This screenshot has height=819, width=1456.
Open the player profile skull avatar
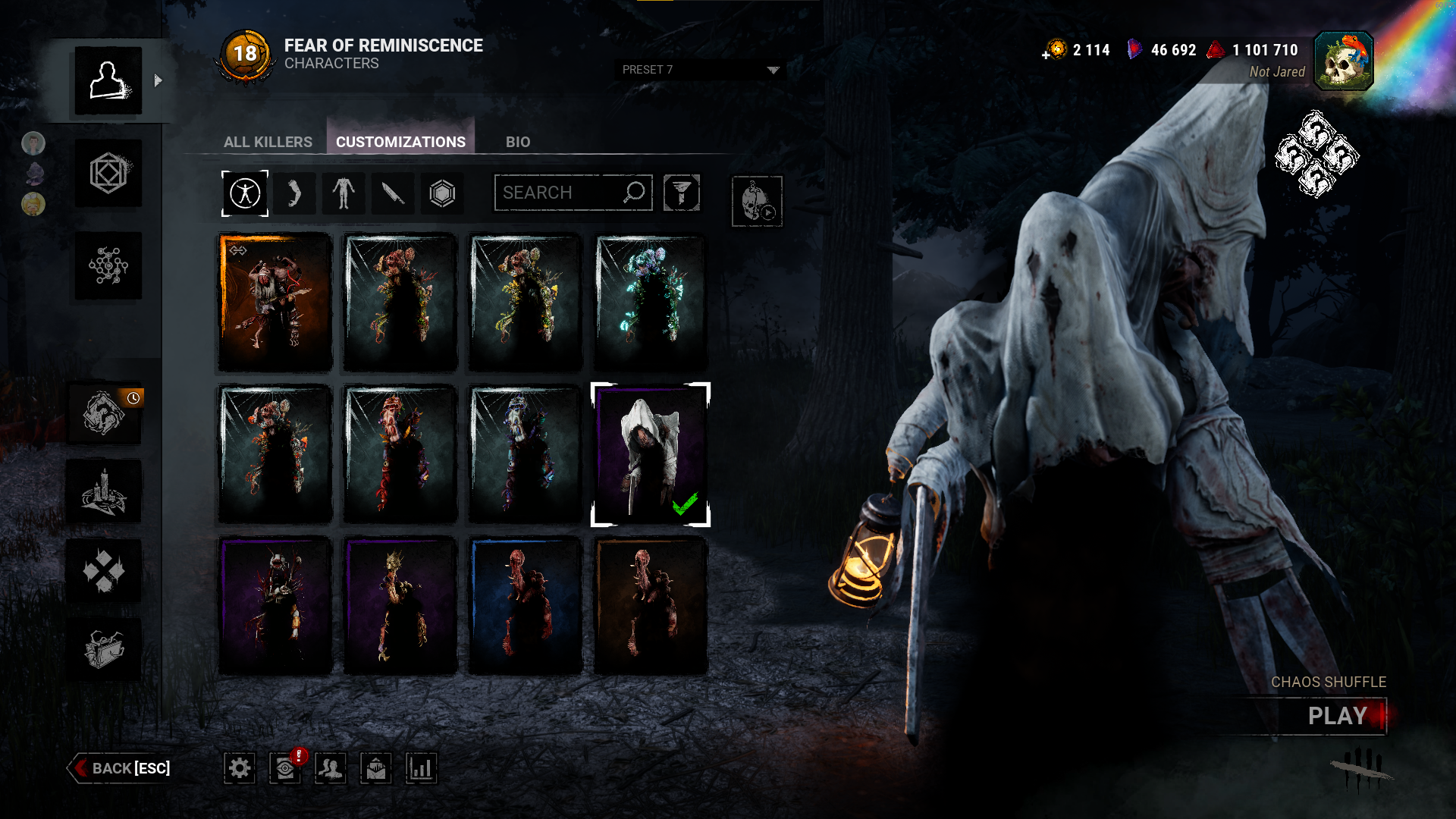(1343, 61)
